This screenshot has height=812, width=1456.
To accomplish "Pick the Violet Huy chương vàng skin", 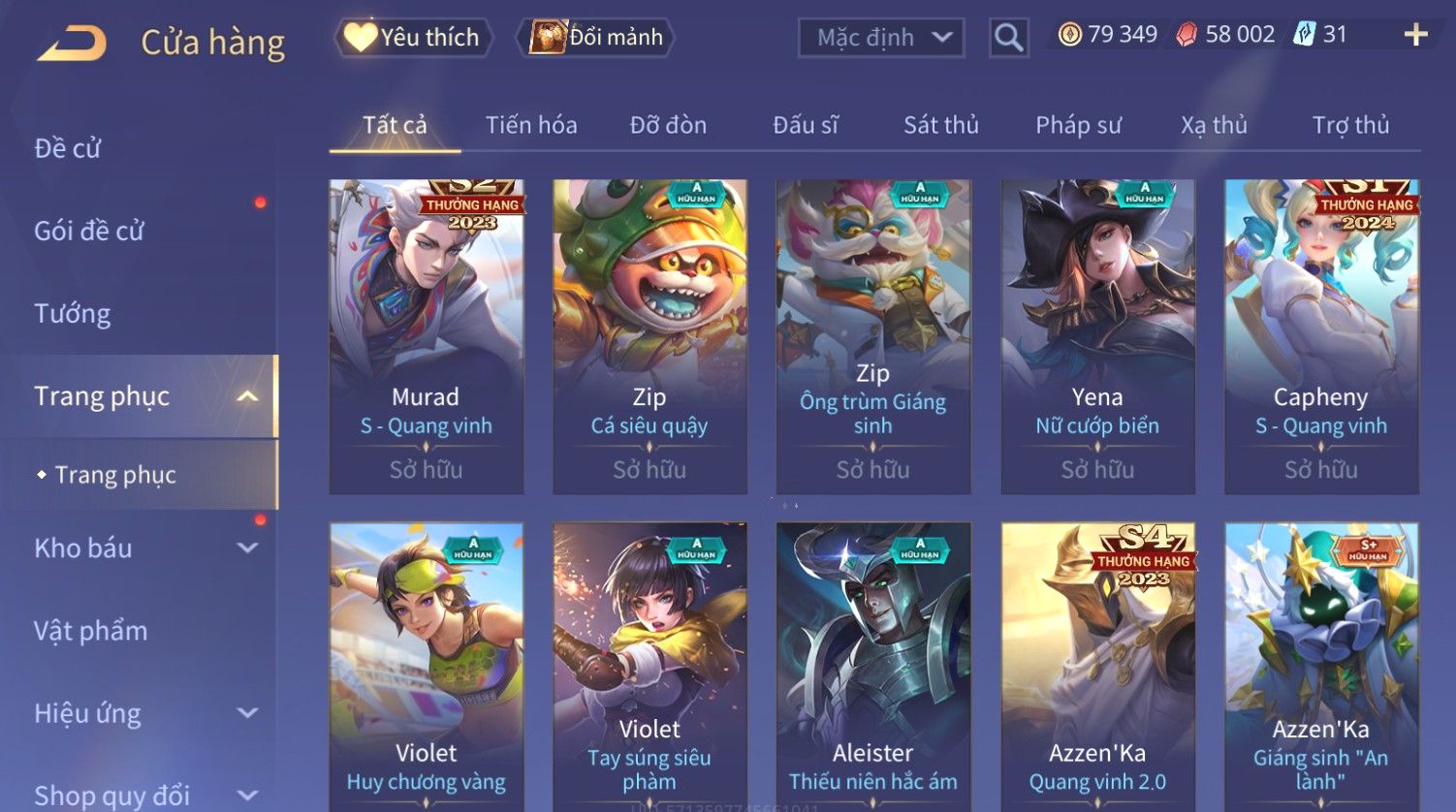I will (427, 667).
